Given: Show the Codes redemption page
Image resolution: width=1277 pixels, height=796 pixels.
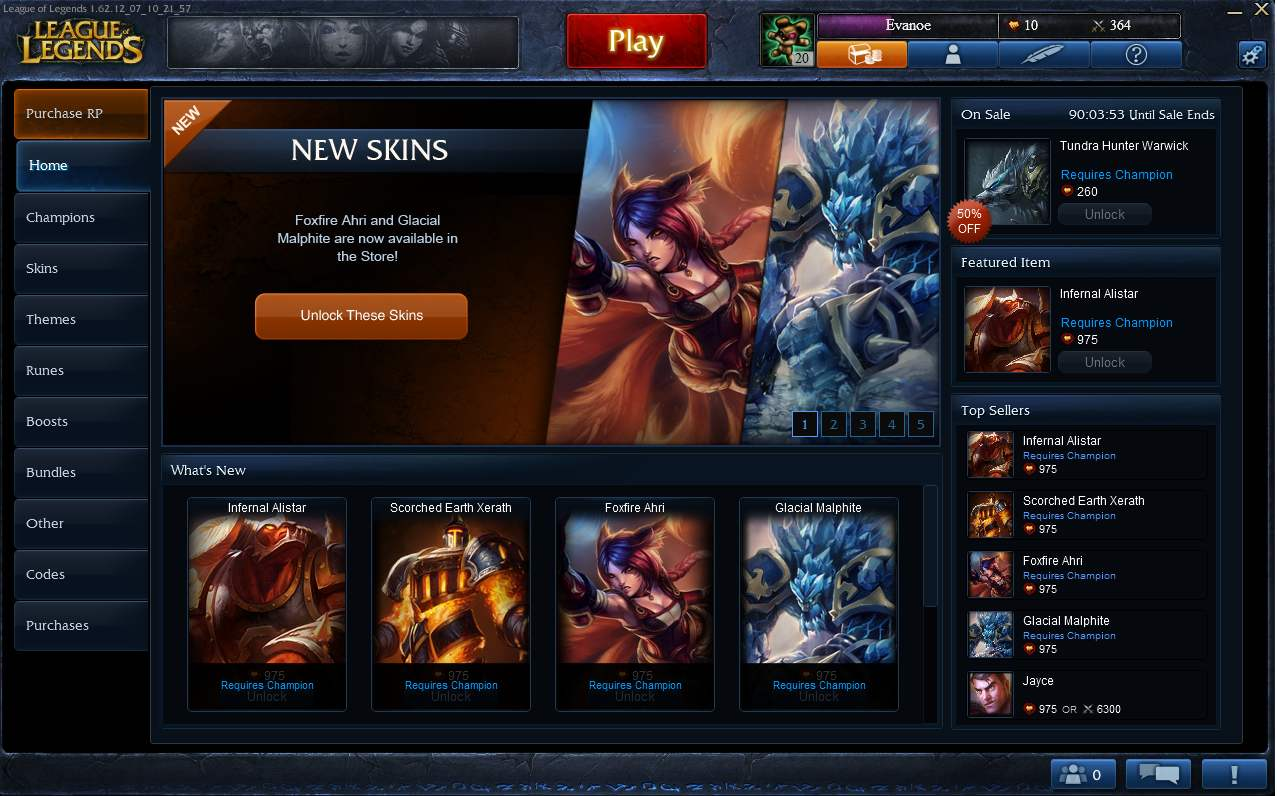Looking at the screenshot, I should click(x=81, y=574).
